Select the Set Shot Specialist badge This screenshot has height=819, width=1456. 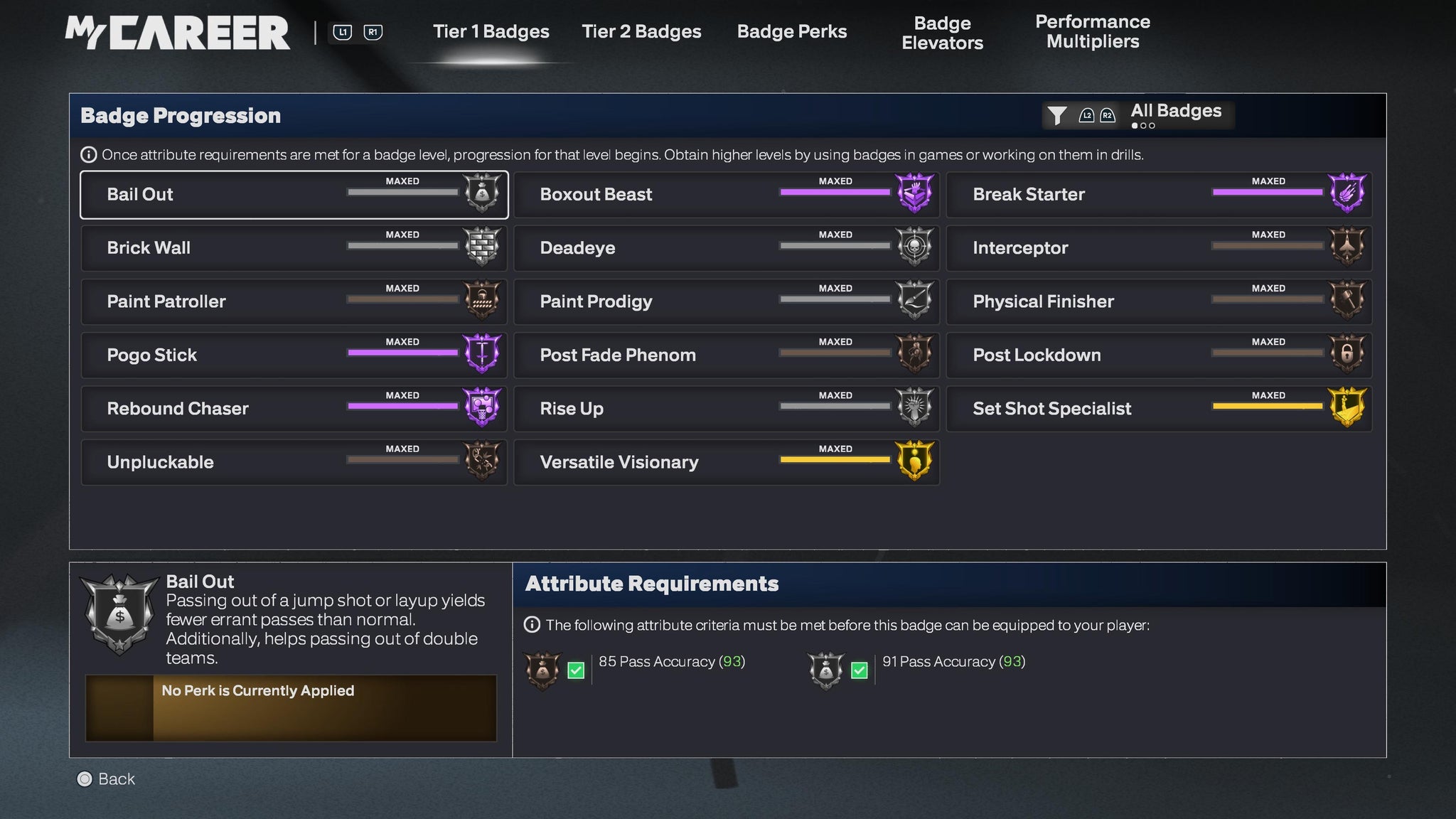[x=1159, y=409]
